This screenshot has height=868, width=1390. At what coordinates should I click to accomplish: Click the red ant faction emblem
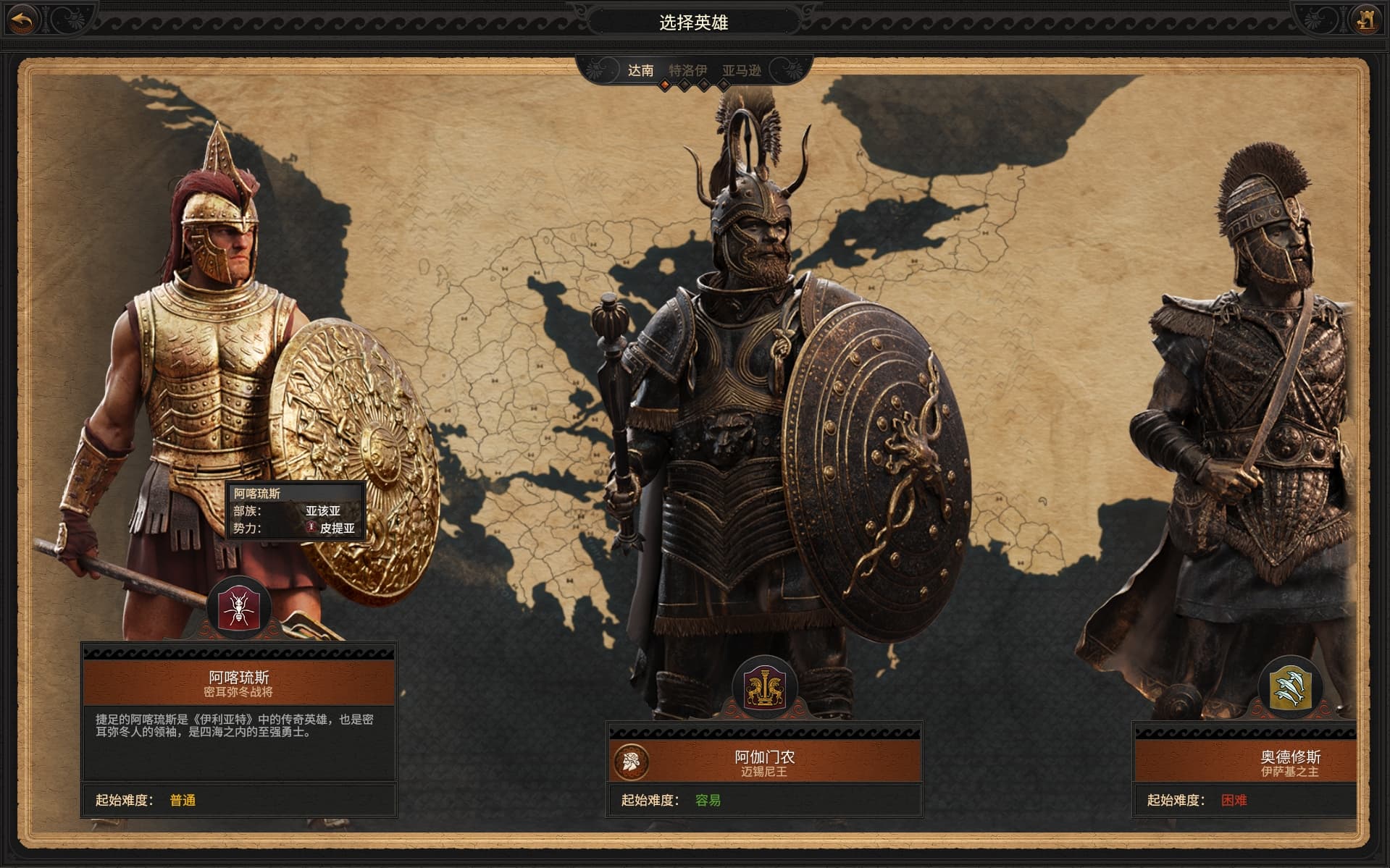[x=238, y=608]
